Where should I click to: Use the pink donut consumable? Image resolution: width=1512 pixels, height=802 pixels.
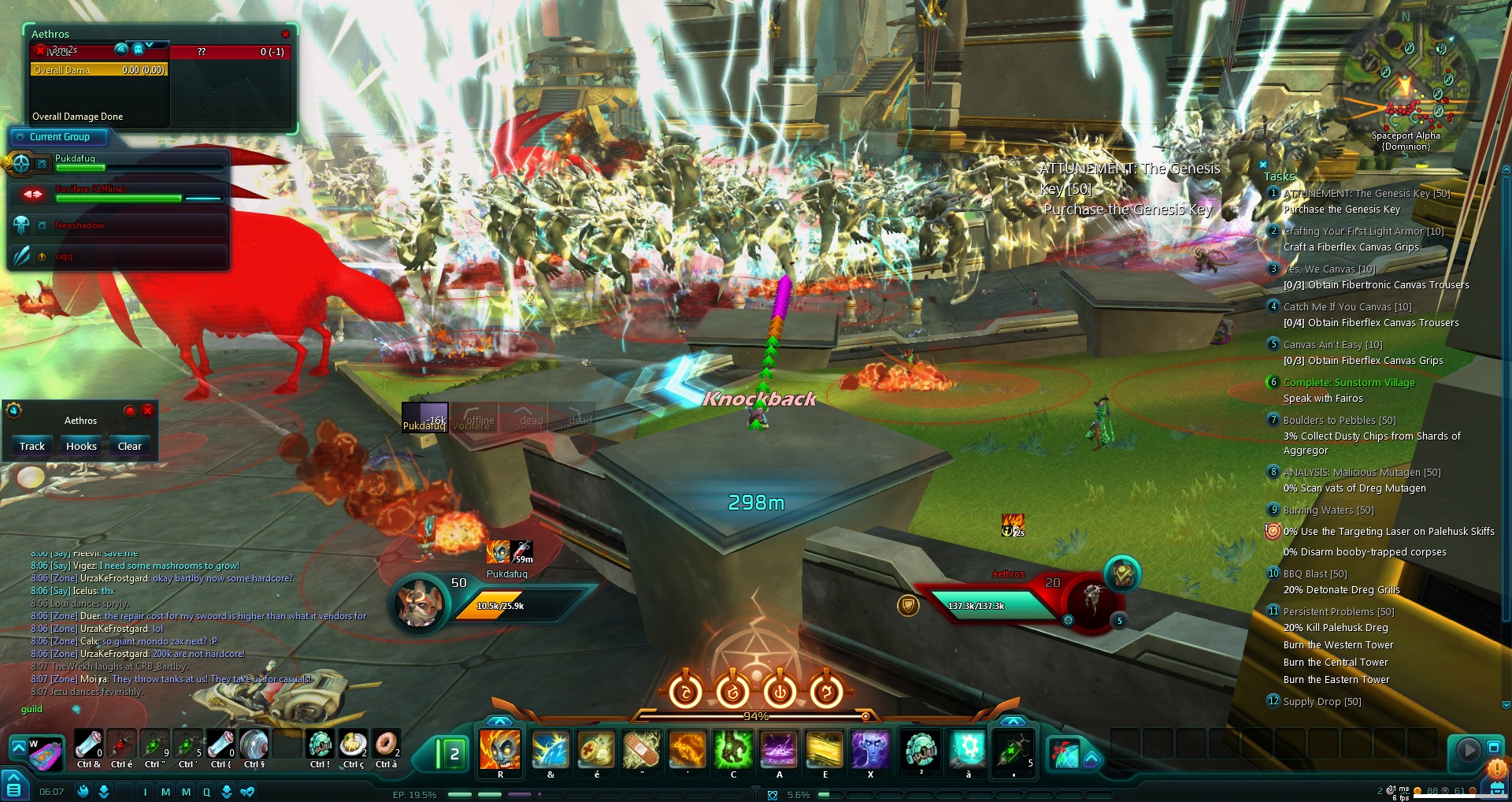(x=385, y=744)
